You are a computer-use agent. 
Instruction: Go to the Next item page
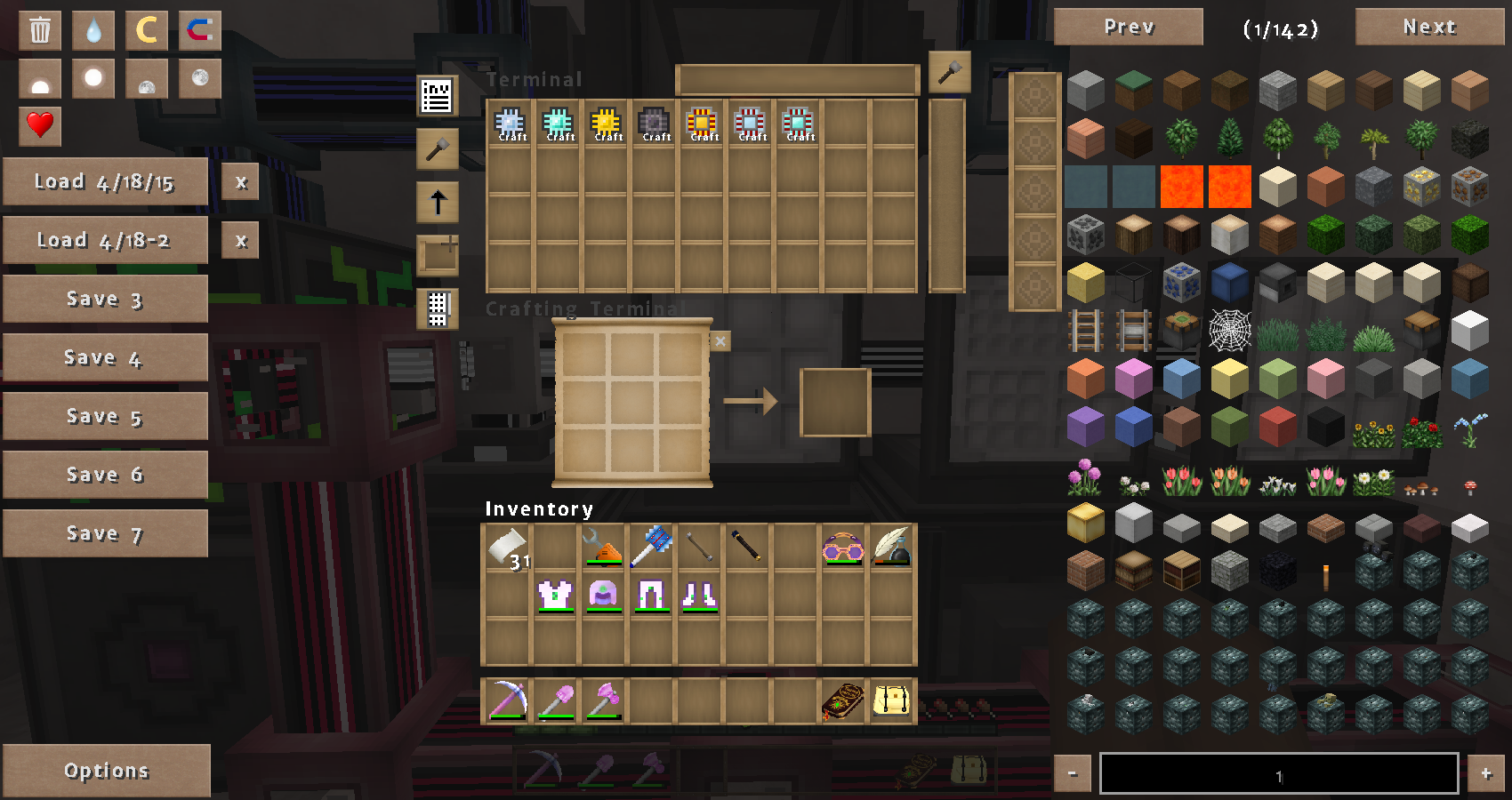coord(1428,27)
